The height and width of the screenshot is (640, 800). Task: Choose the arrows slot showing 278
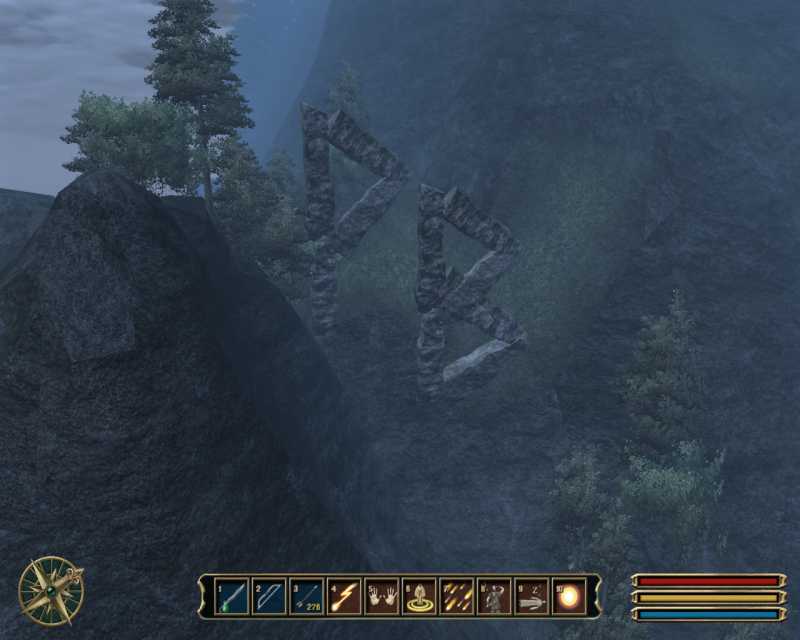pyautogui.click(x=306, y=597)
